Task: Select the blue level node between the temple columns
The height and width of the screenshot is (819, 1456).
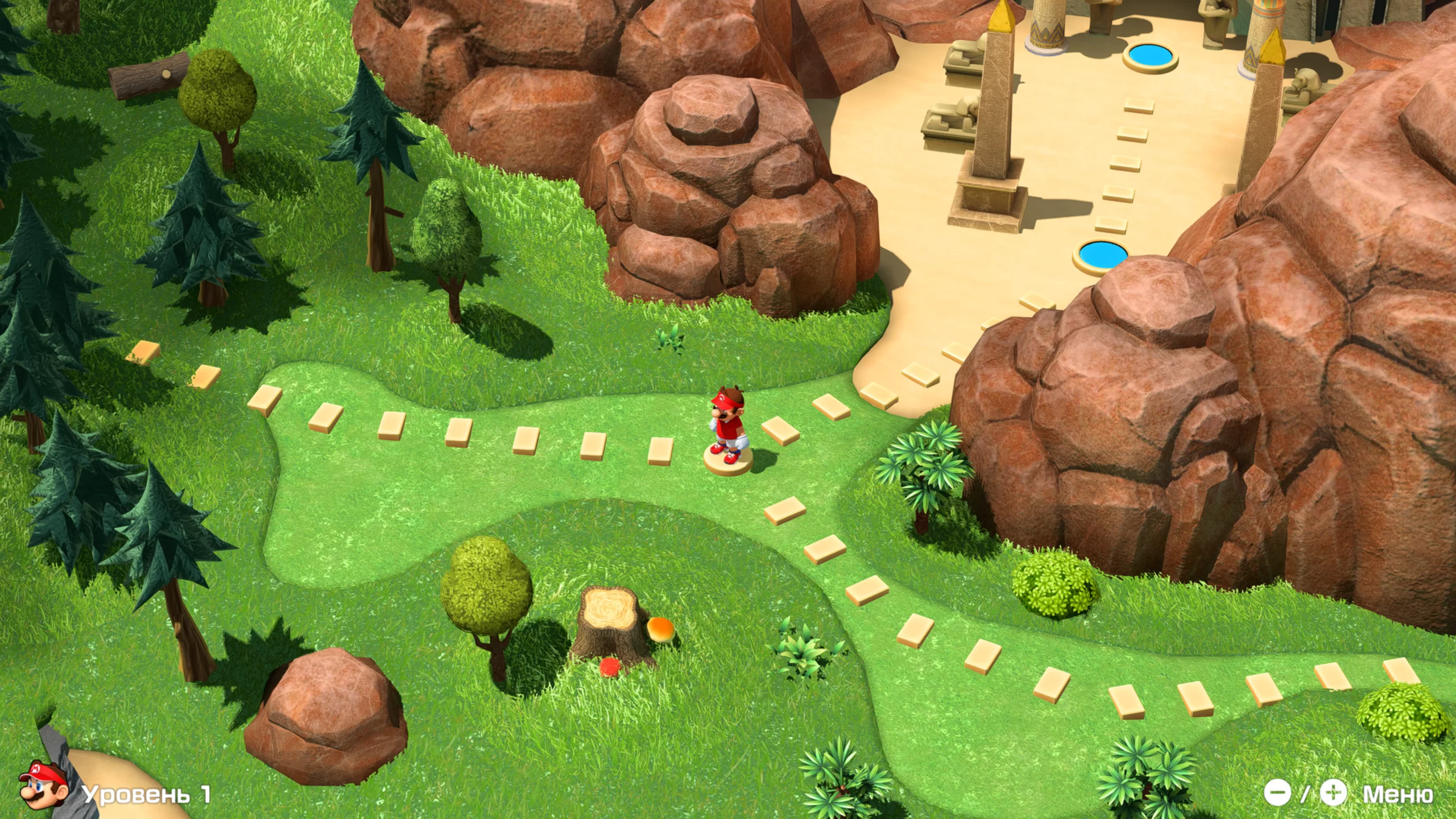Action: click(1149, 56)
